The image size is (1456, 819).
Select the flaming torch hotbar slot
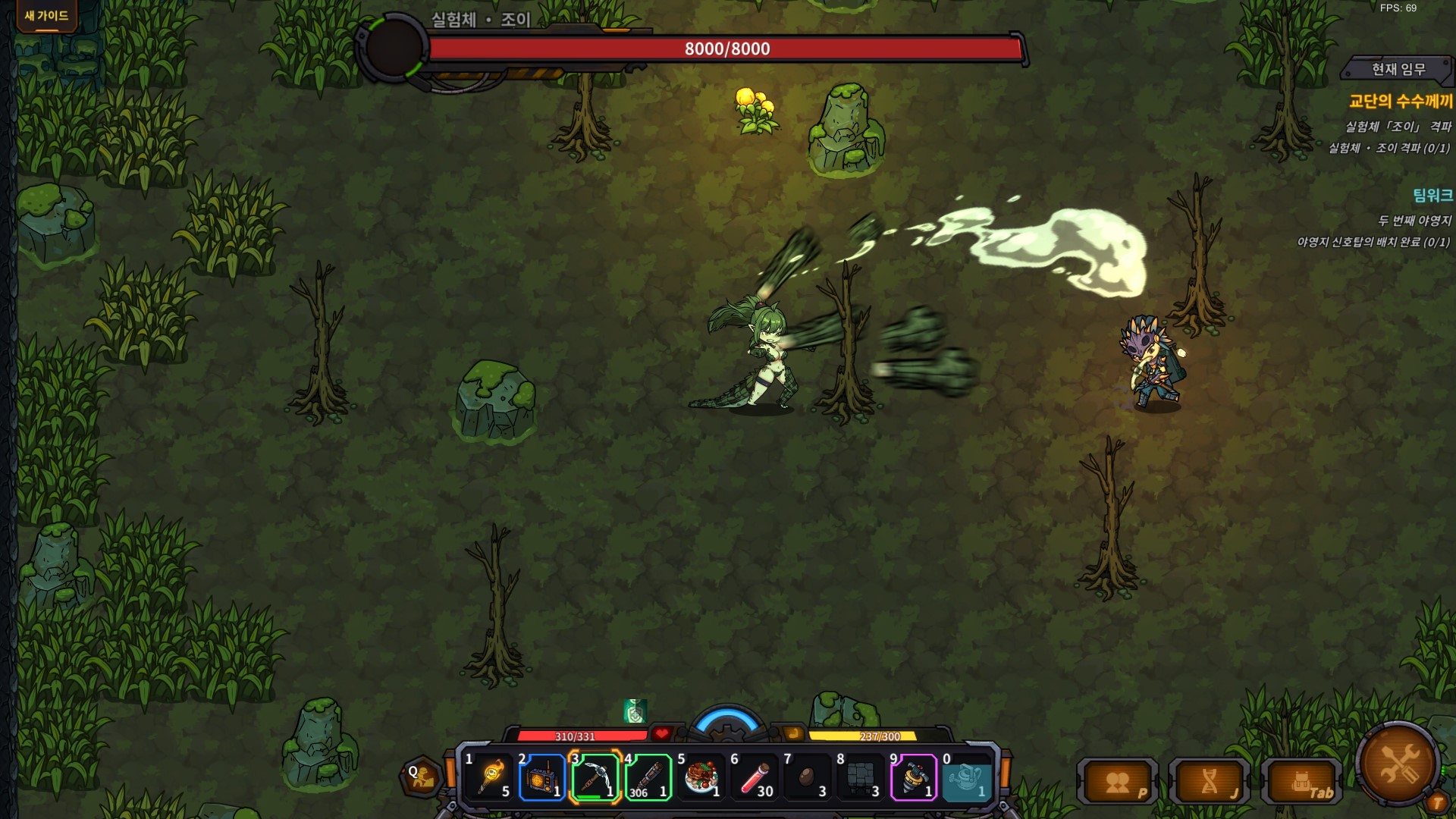[491, 777]
